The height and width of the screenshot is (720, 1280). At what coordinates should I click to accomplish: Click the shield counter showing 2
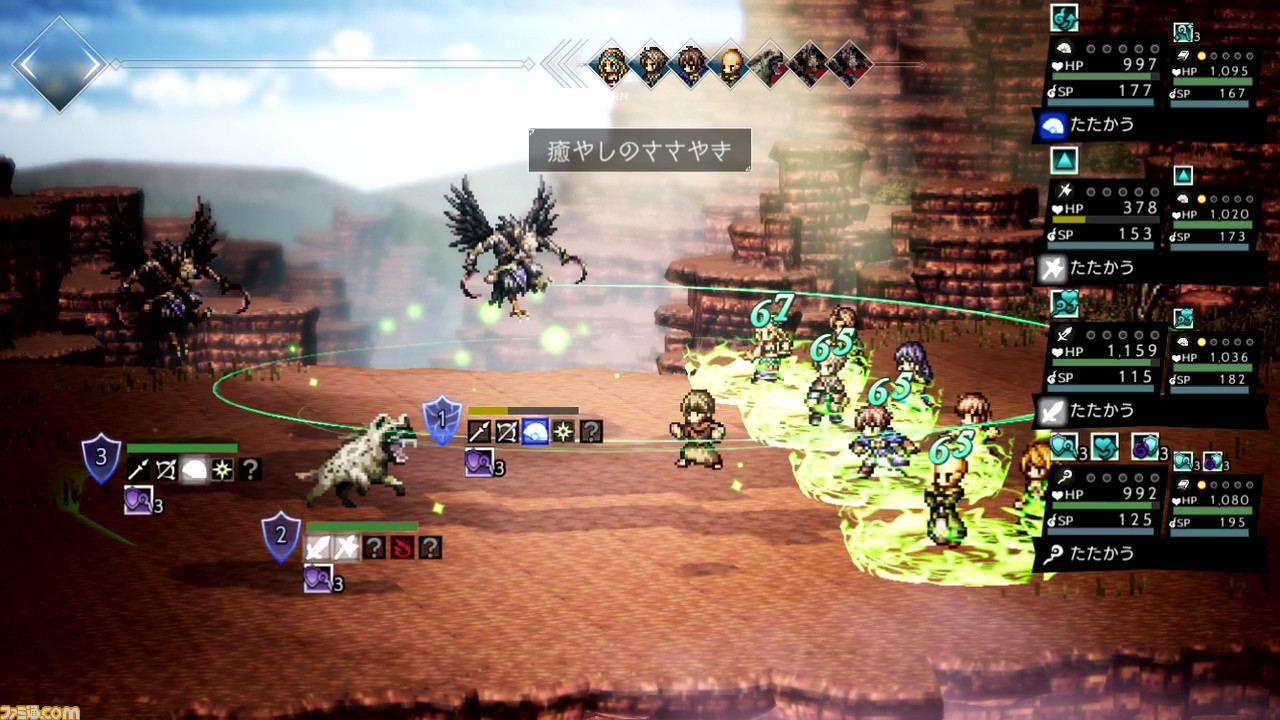(281, 535)
